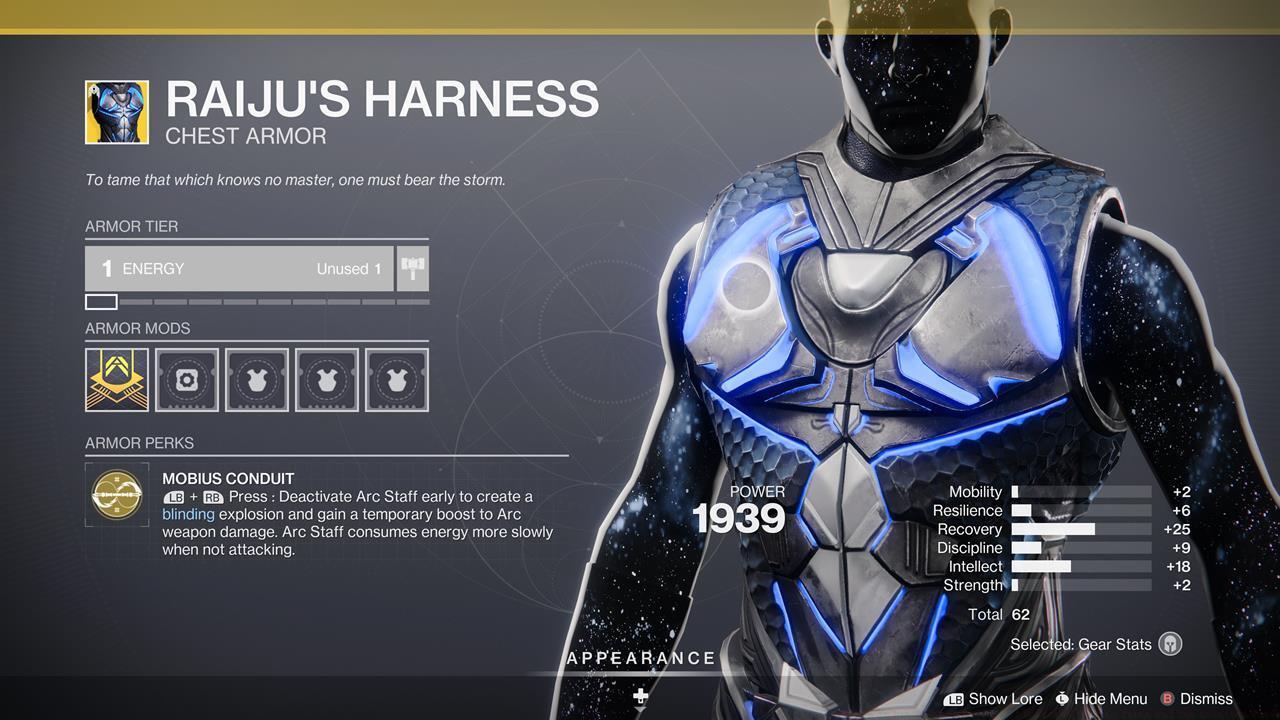Click the Intellect stat bar
This screenshot has height=720, width=1280.
click(1080, 566)
